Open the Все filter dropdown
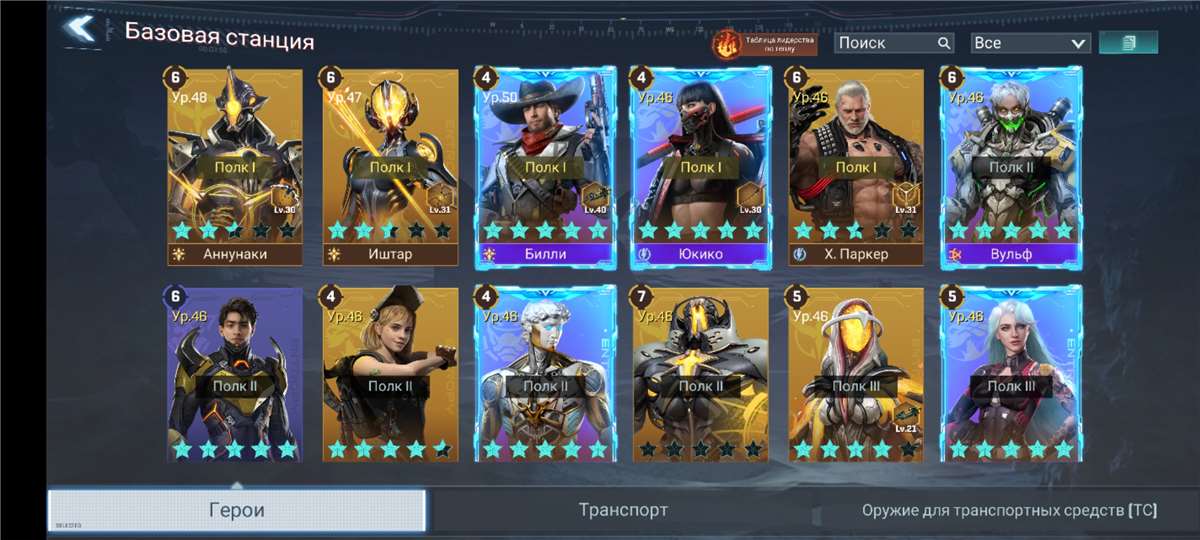The image size is (1200, 540). click(x=1030, y=43)
